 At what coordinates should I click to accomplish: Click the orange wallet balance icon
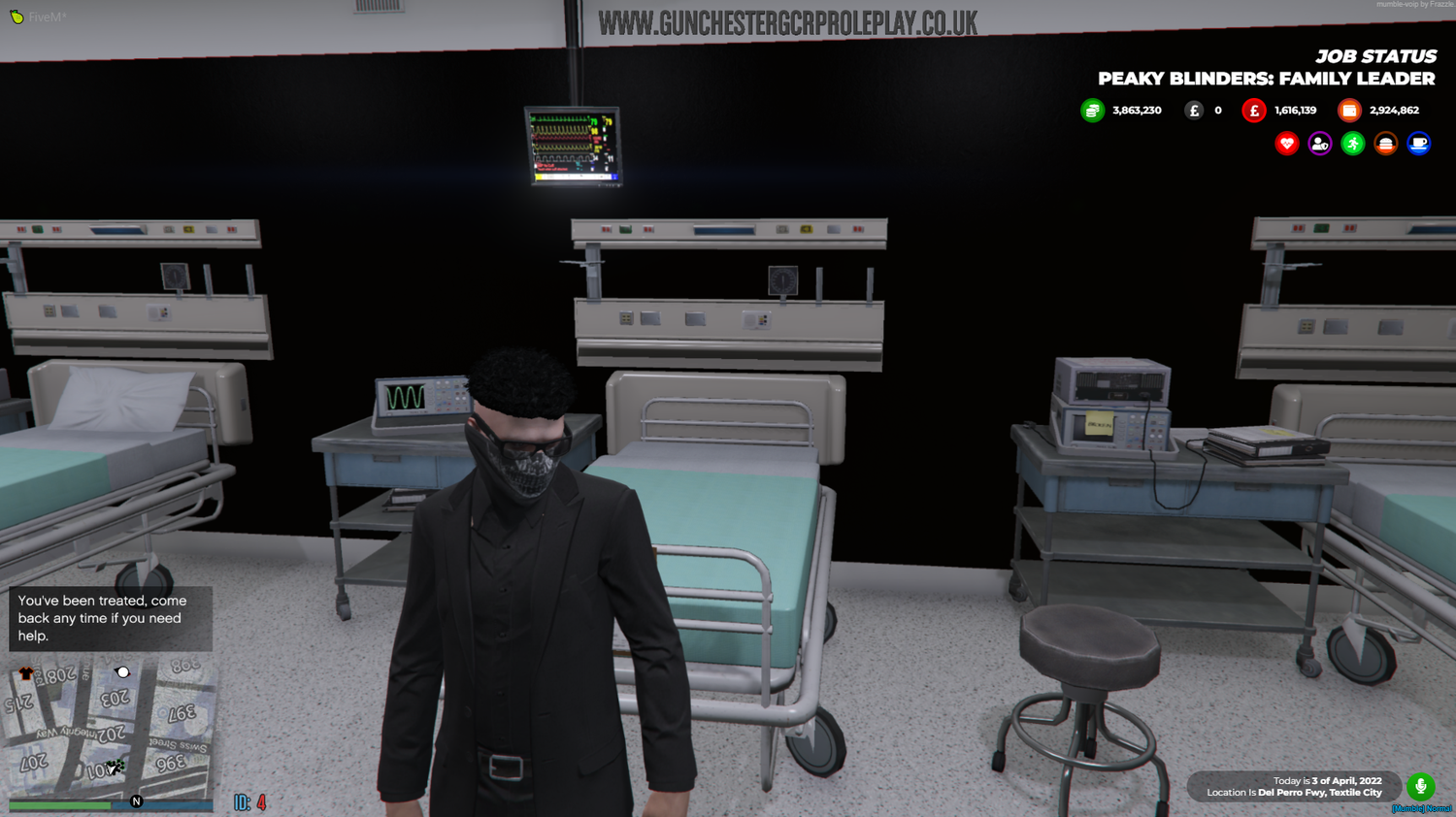[x=1350, y=110]
